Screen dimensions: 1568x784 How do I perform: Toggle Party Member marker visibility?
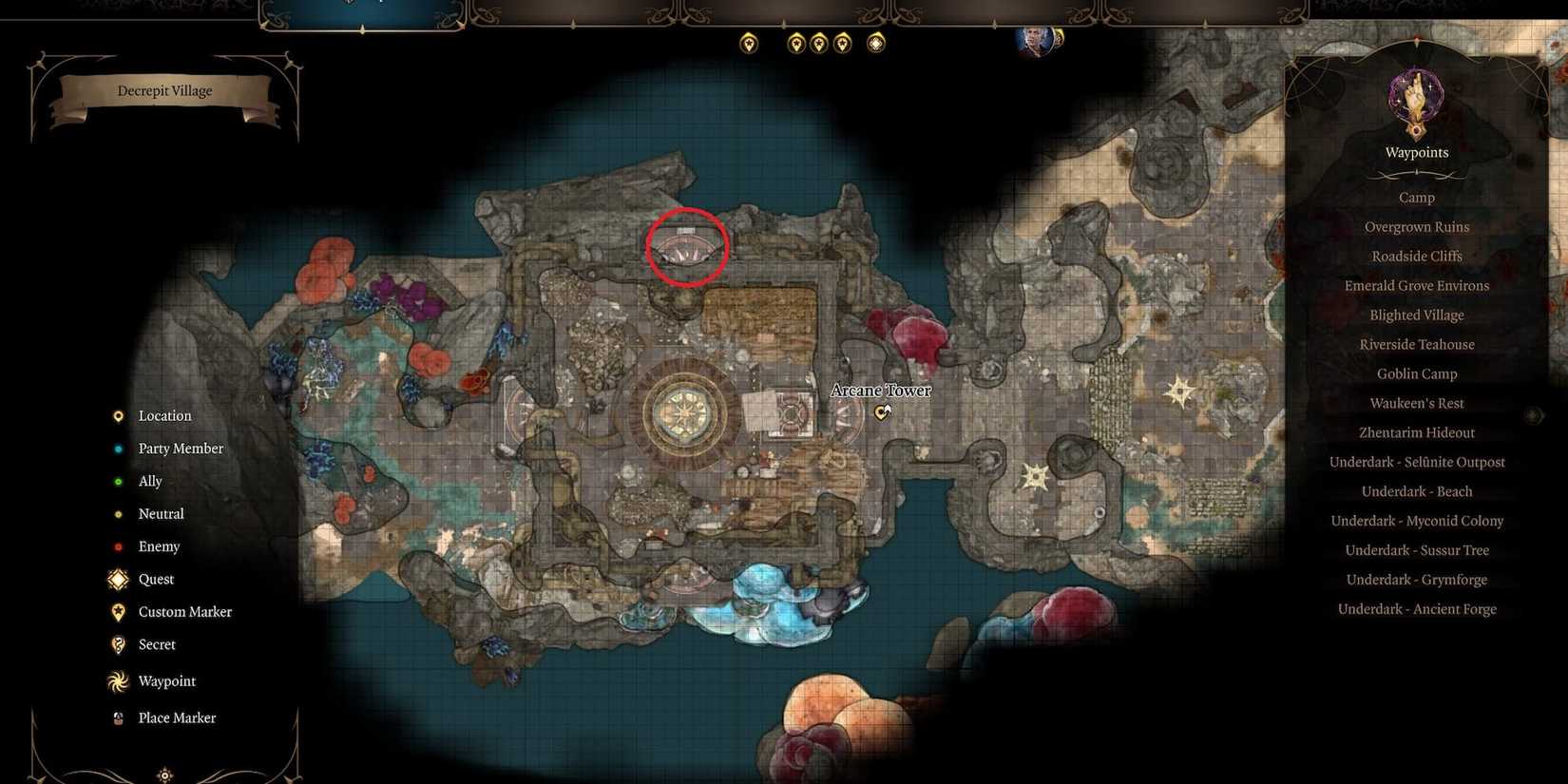[117, 448]
